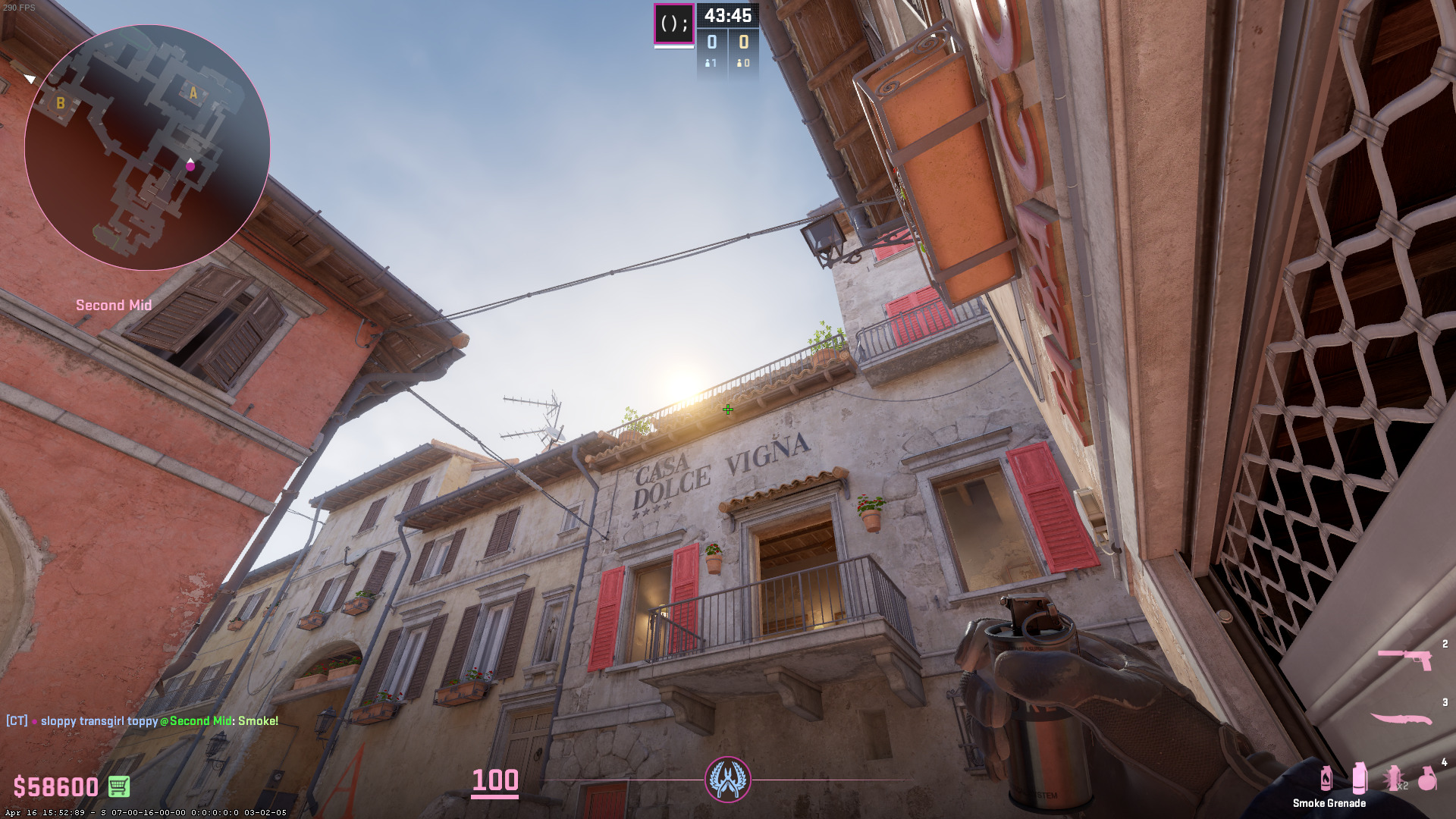Click the circular radar minimap
The height and width of the screenshot is (819, 1456).
(147, 147)
